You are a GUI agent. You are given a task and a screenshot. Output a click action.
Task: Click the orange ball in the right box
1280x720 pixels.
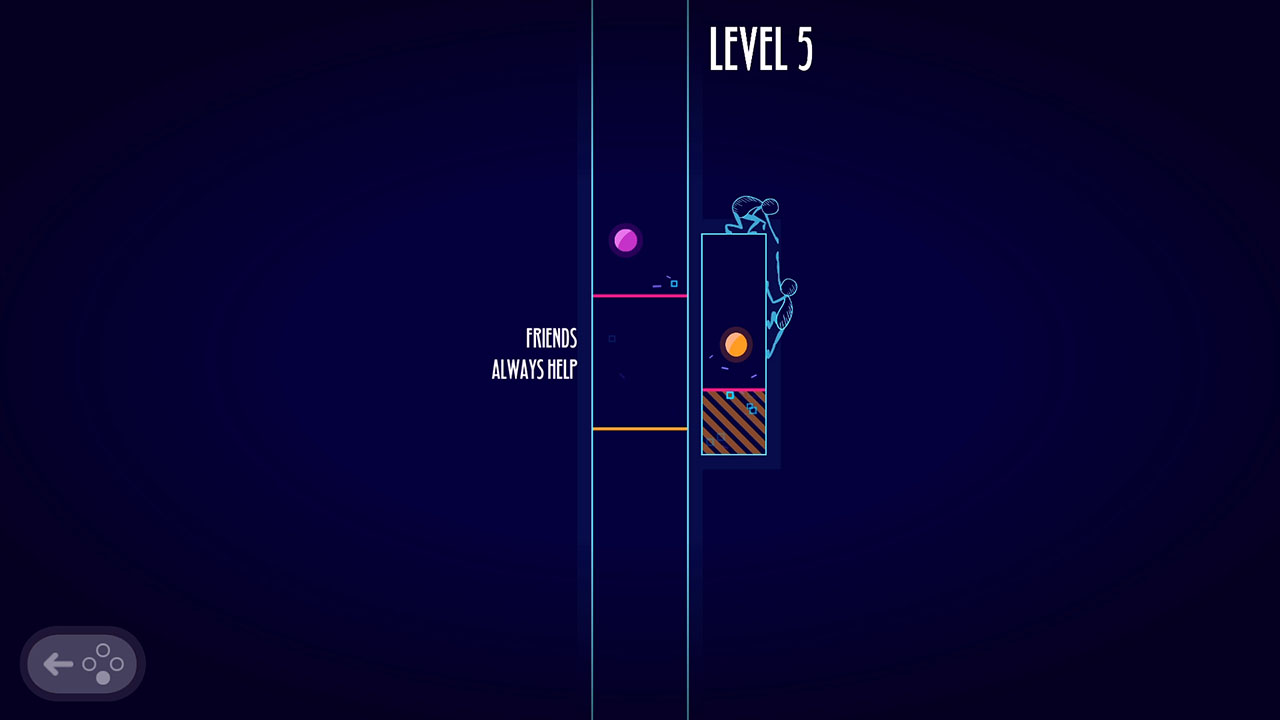(x=734, y=343)
